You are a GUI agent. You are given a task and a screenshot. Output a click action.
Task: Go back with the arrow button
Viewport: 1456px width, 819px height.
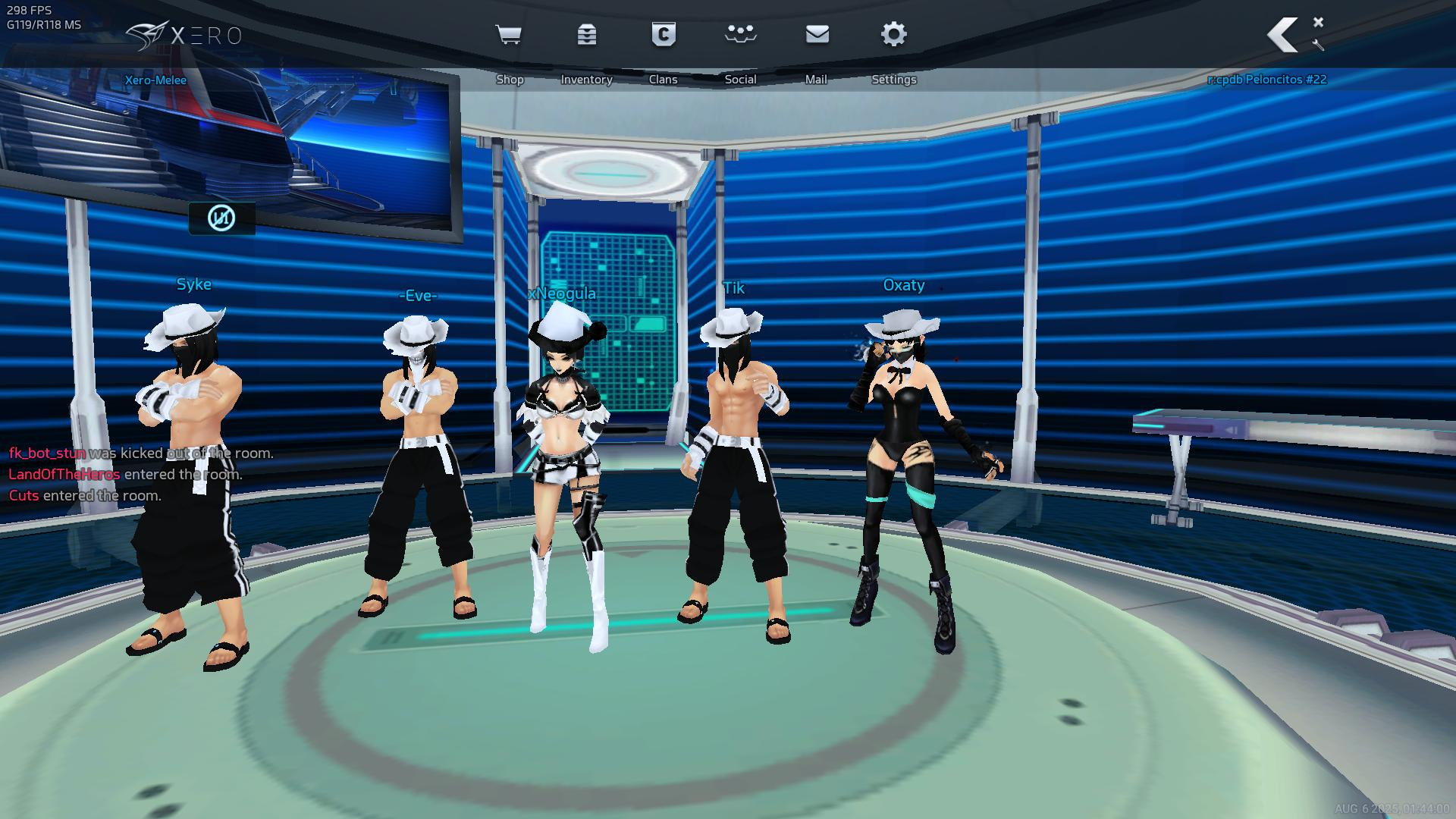tap(1283, 35)
